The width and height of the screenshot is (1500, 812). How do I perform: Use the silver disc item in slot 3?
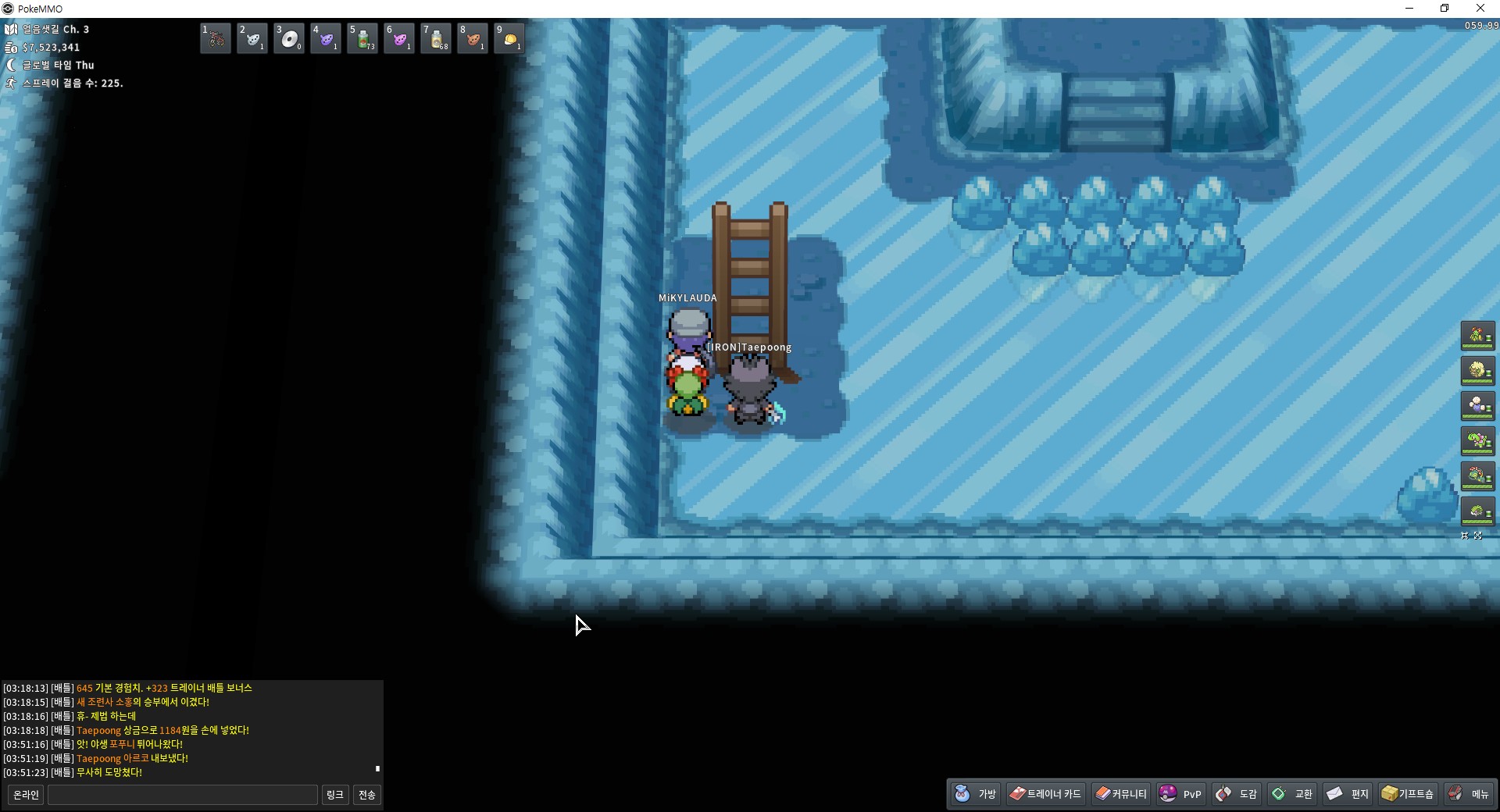click(x=289, y=38)
